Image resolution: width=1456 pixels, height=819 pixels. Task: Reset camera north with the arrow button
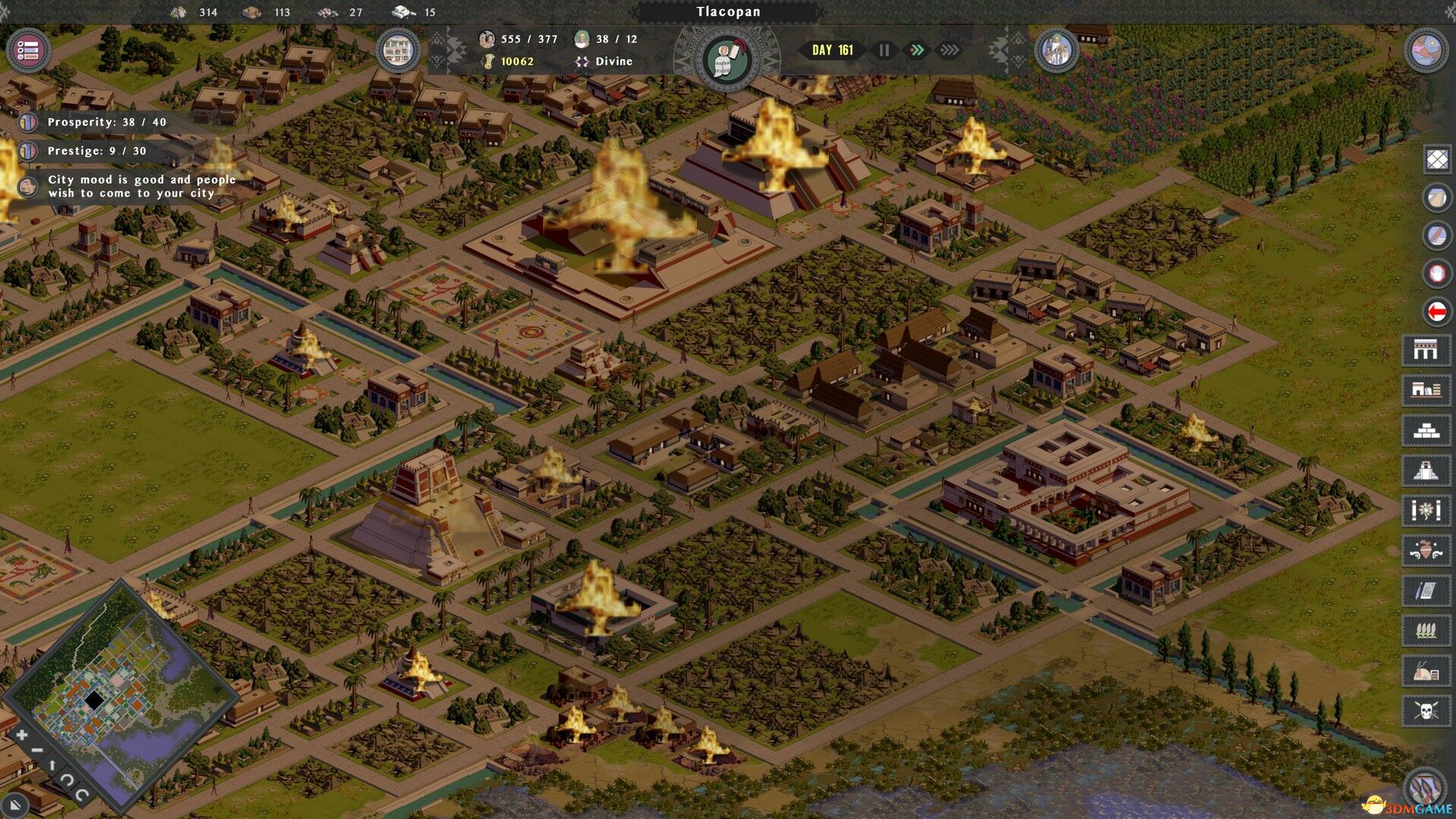point(52,765)
